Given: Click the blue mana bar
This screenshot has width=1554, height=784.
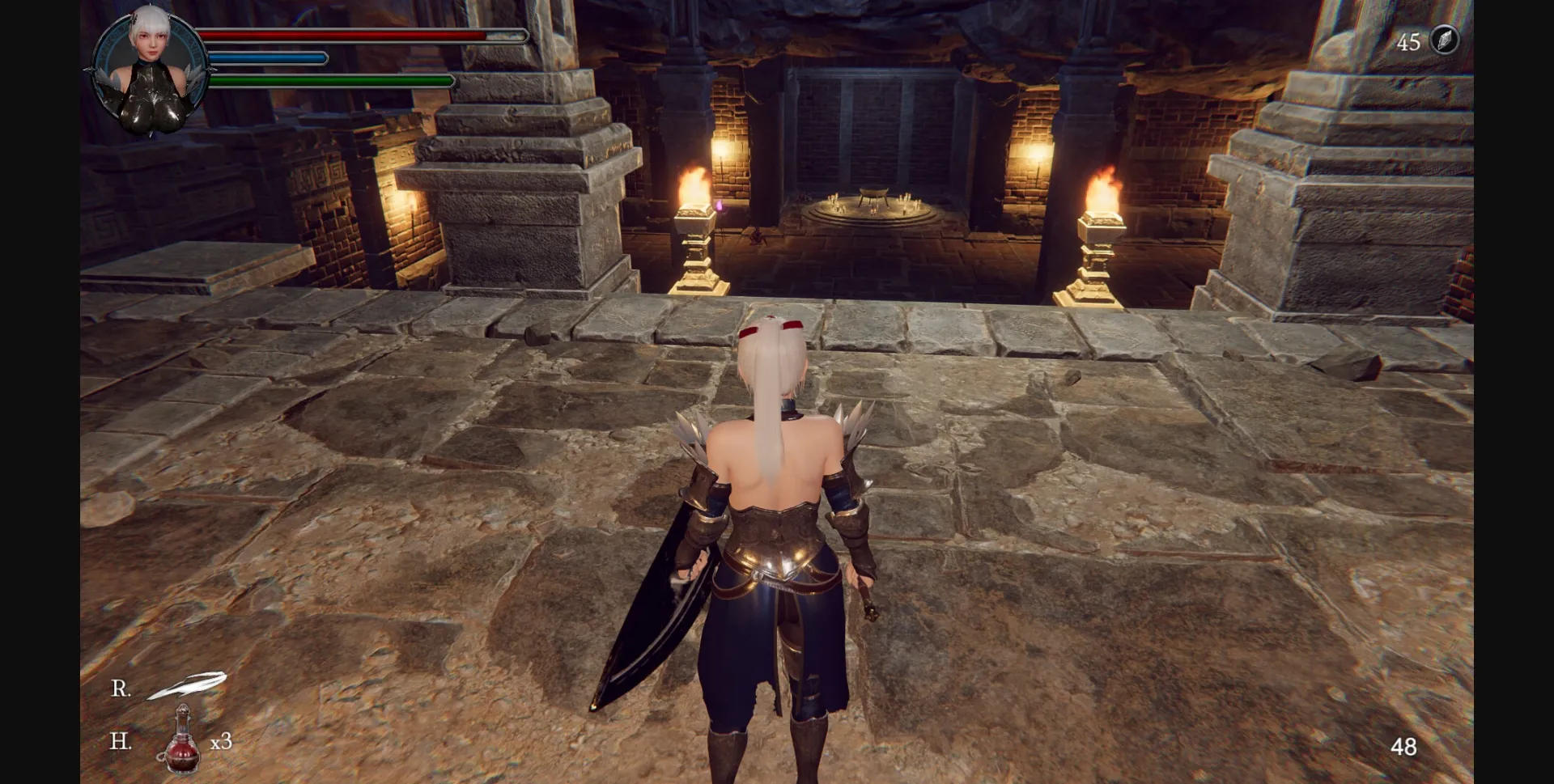Looking at the screenshot, I should click(x=267, y=58).
